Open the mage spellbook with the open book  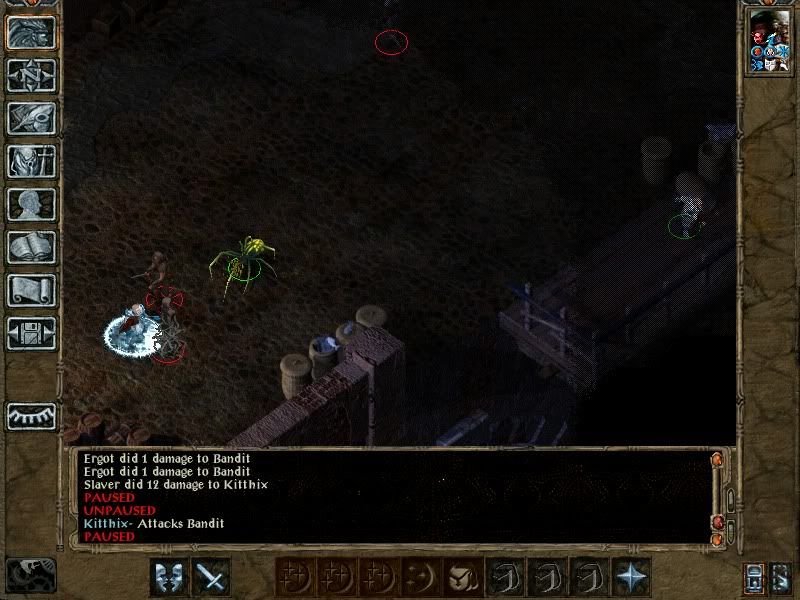32,247
